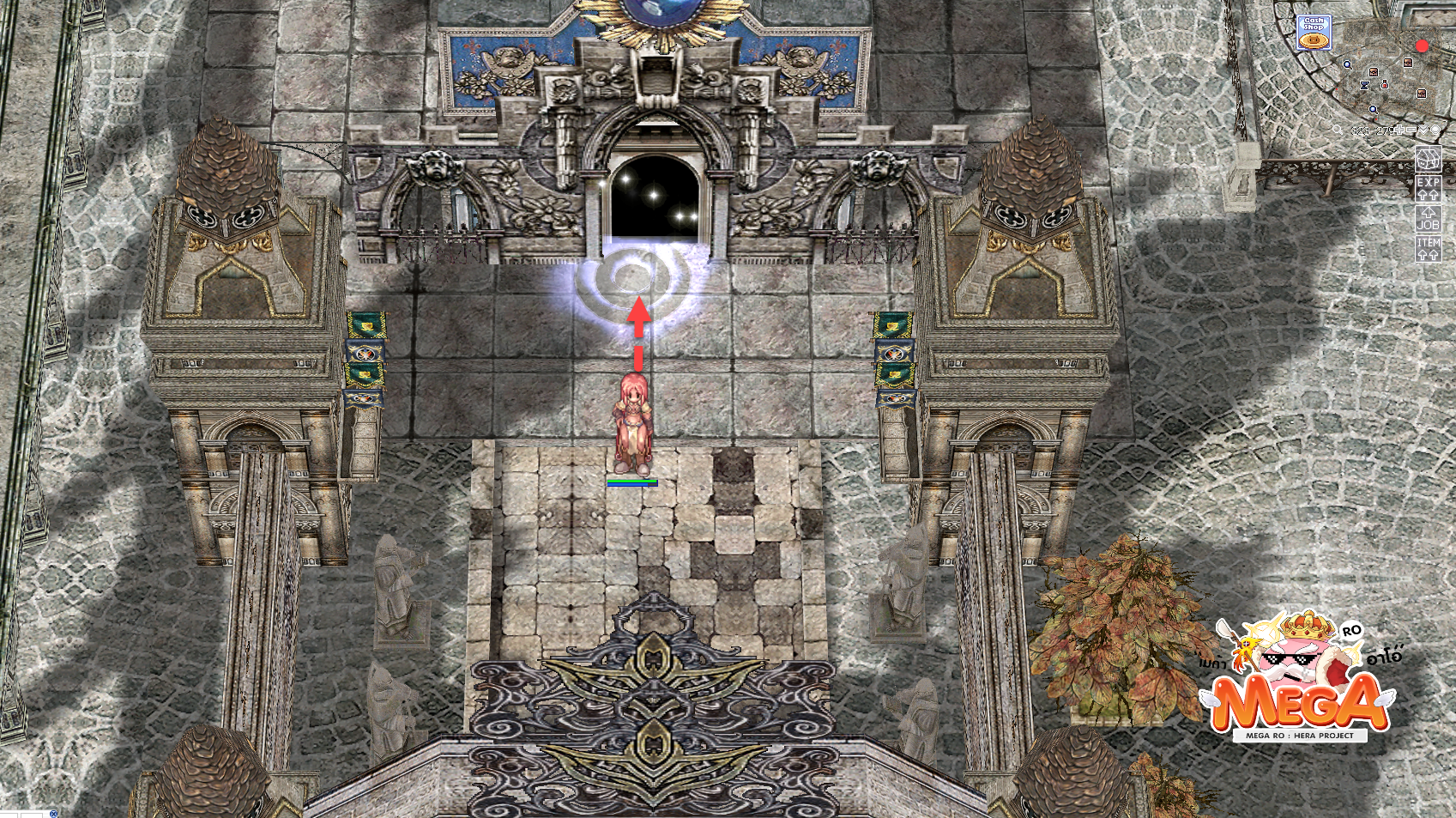Image resolution: width=1456 pixels, height=818 pixels.
Task: Toggle the JOB boost icon
Action: pyautogui.click(x=1428, y=218)
